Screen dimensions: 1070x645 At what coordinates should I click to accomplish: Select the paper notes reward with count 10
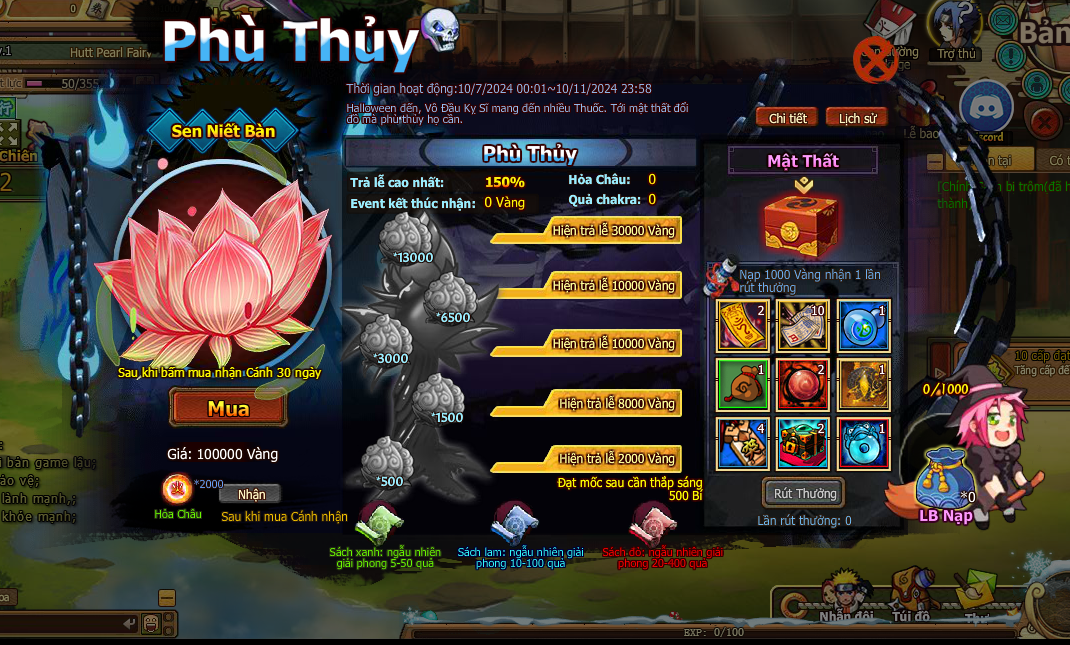[x=803, y=325]
